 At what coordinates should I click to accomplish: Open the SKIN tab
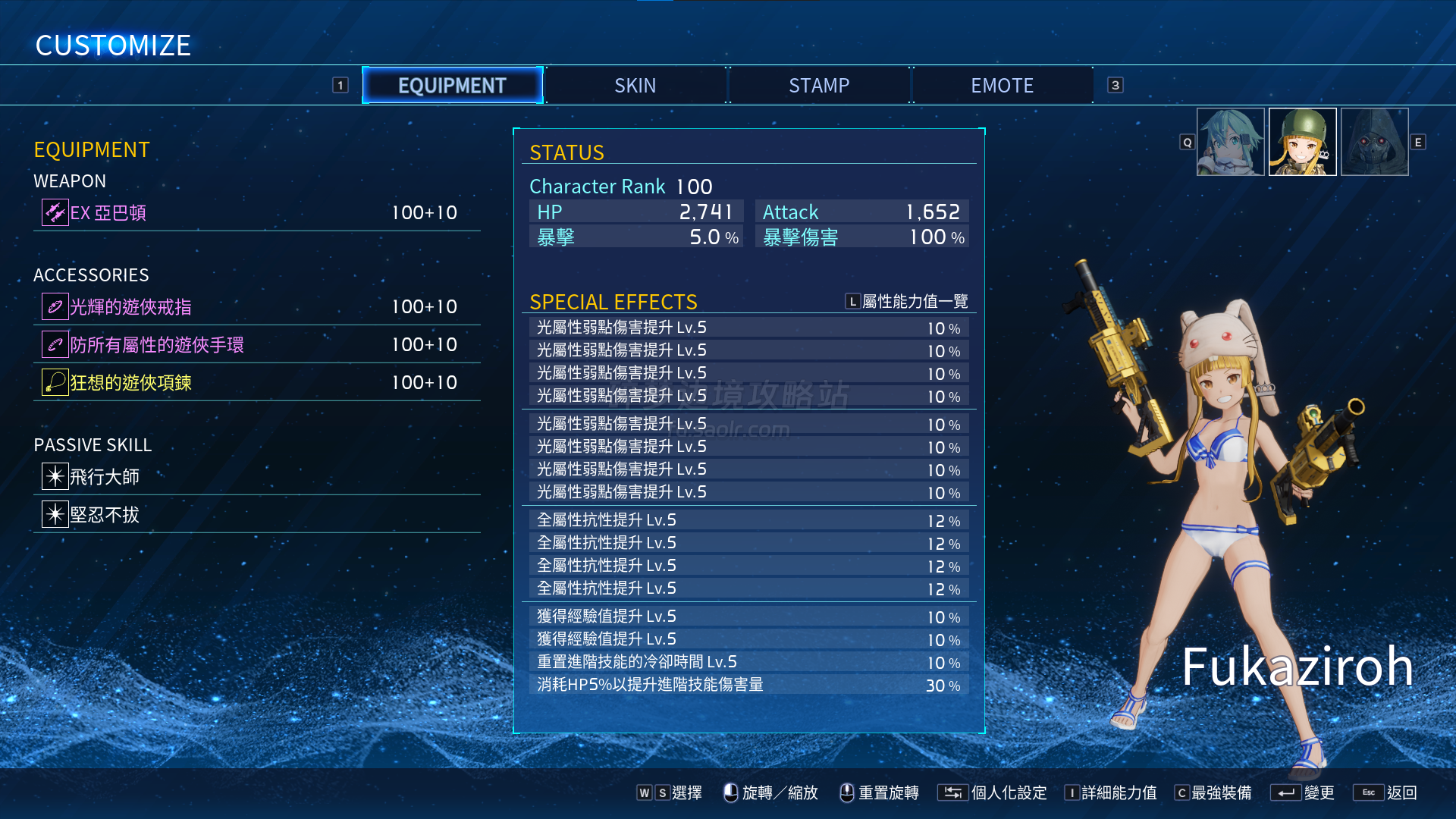click(635, 86)
